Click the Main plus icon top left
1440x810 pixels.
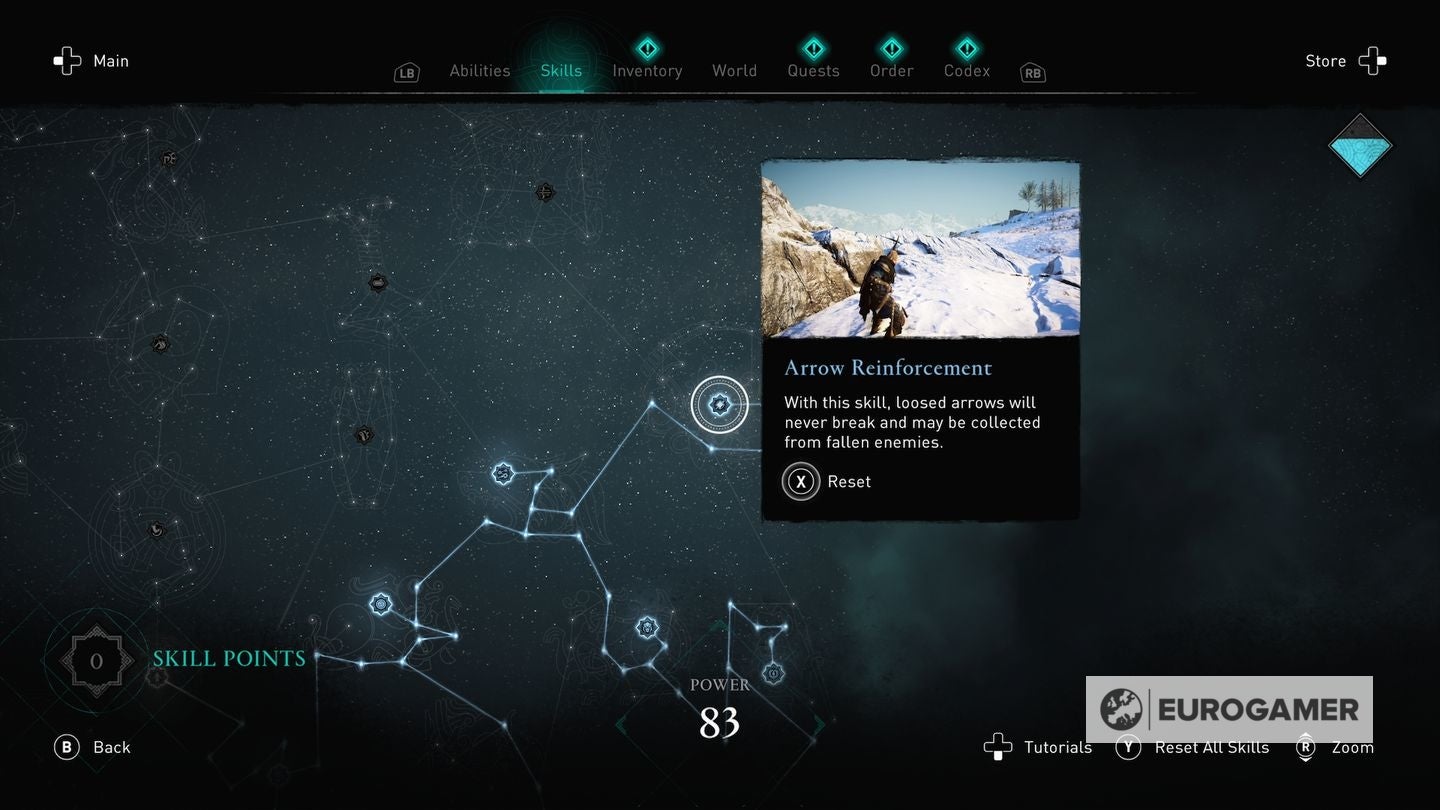coord(67,61)
